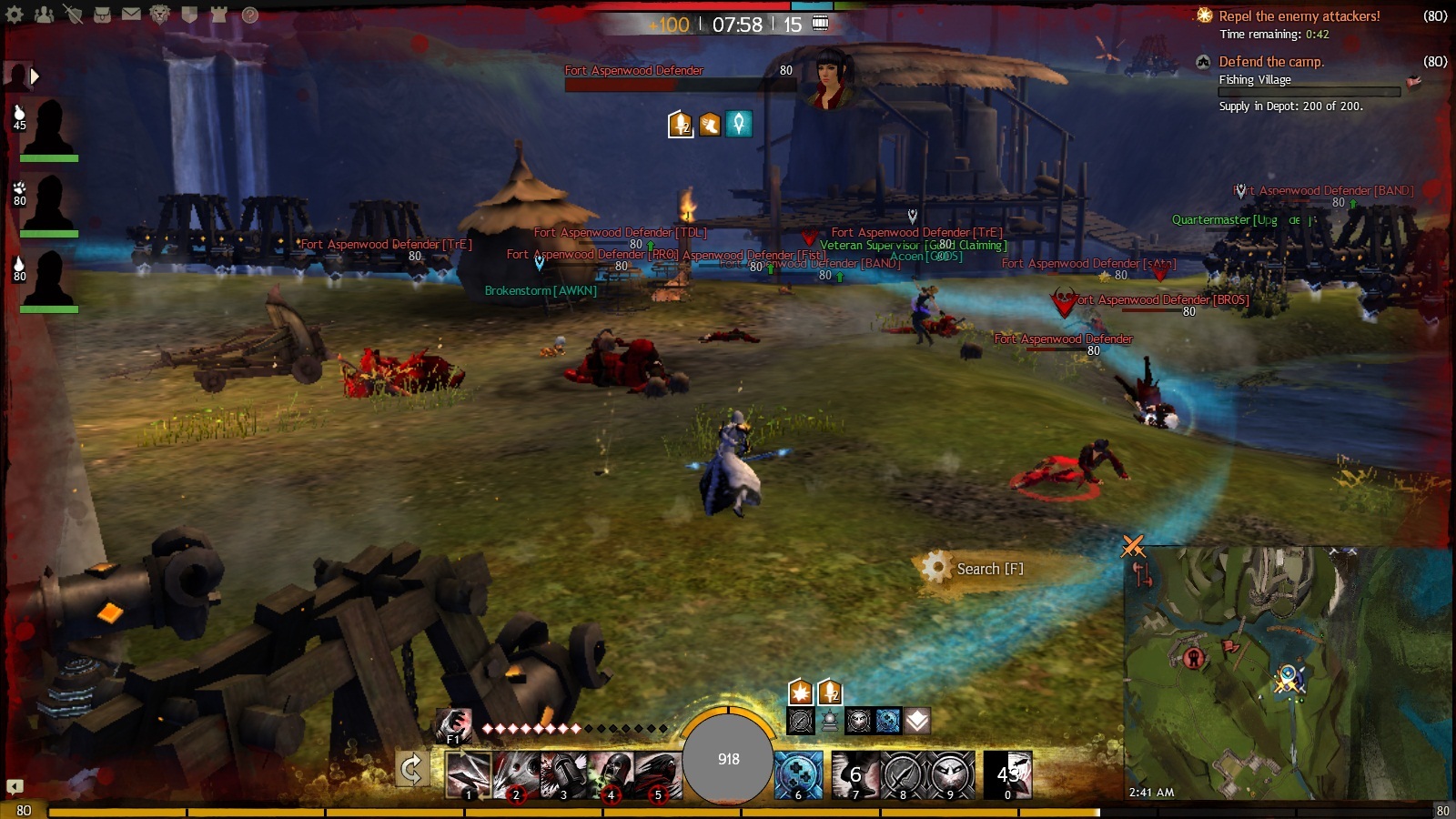Select the Defend the camp objective
This screenshot has height=819, width=1456.
[1270, 62]
